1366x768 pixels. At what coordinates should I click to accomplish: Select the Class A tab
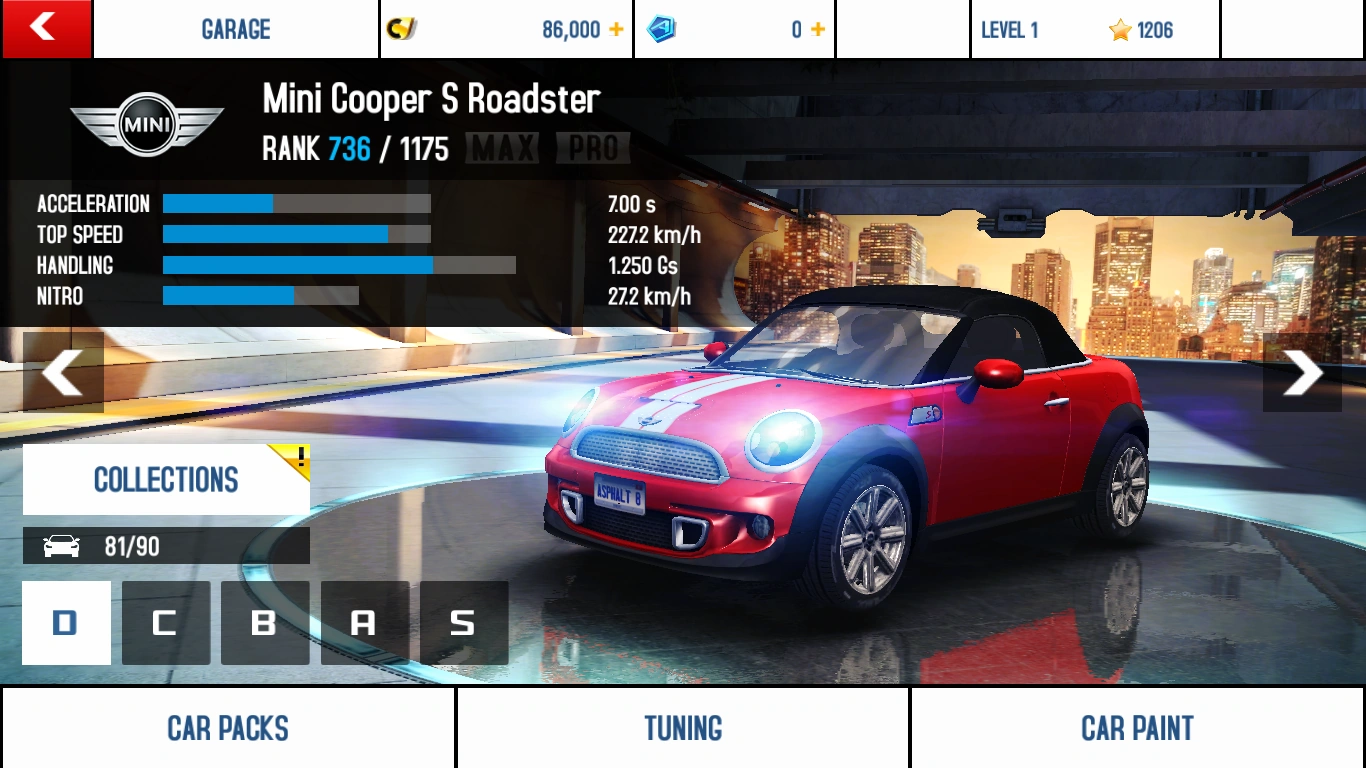coord(364,622)
